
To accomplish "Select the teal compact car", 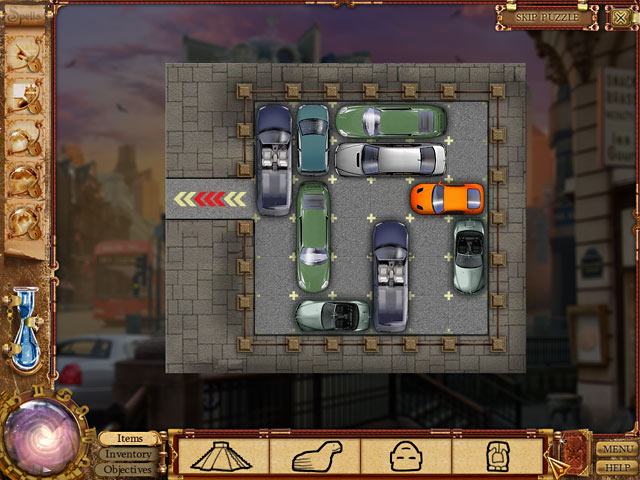I will 312,138.
